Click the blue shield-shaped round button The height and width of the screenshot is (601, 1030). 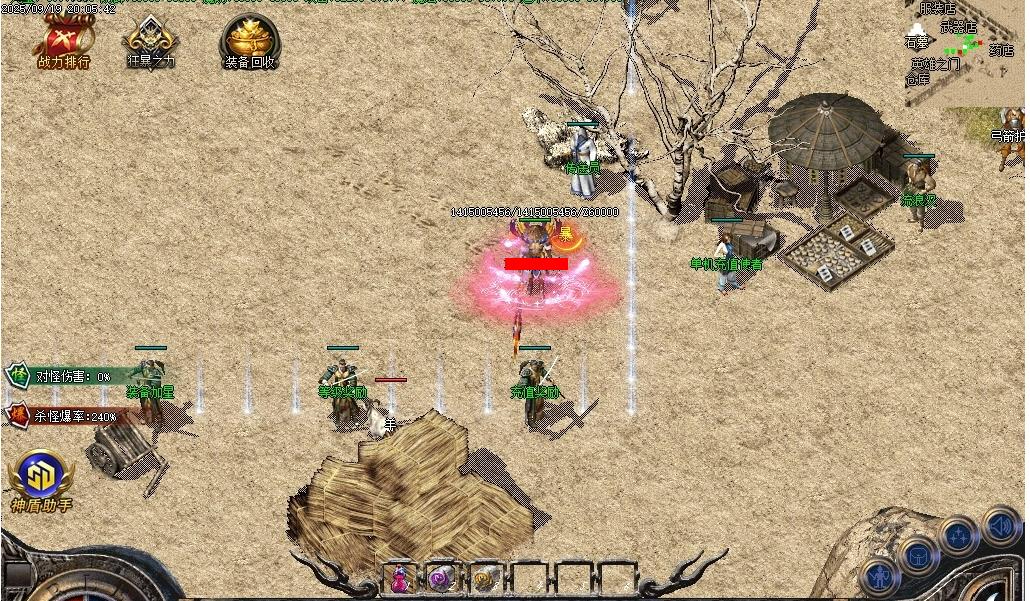917,555
